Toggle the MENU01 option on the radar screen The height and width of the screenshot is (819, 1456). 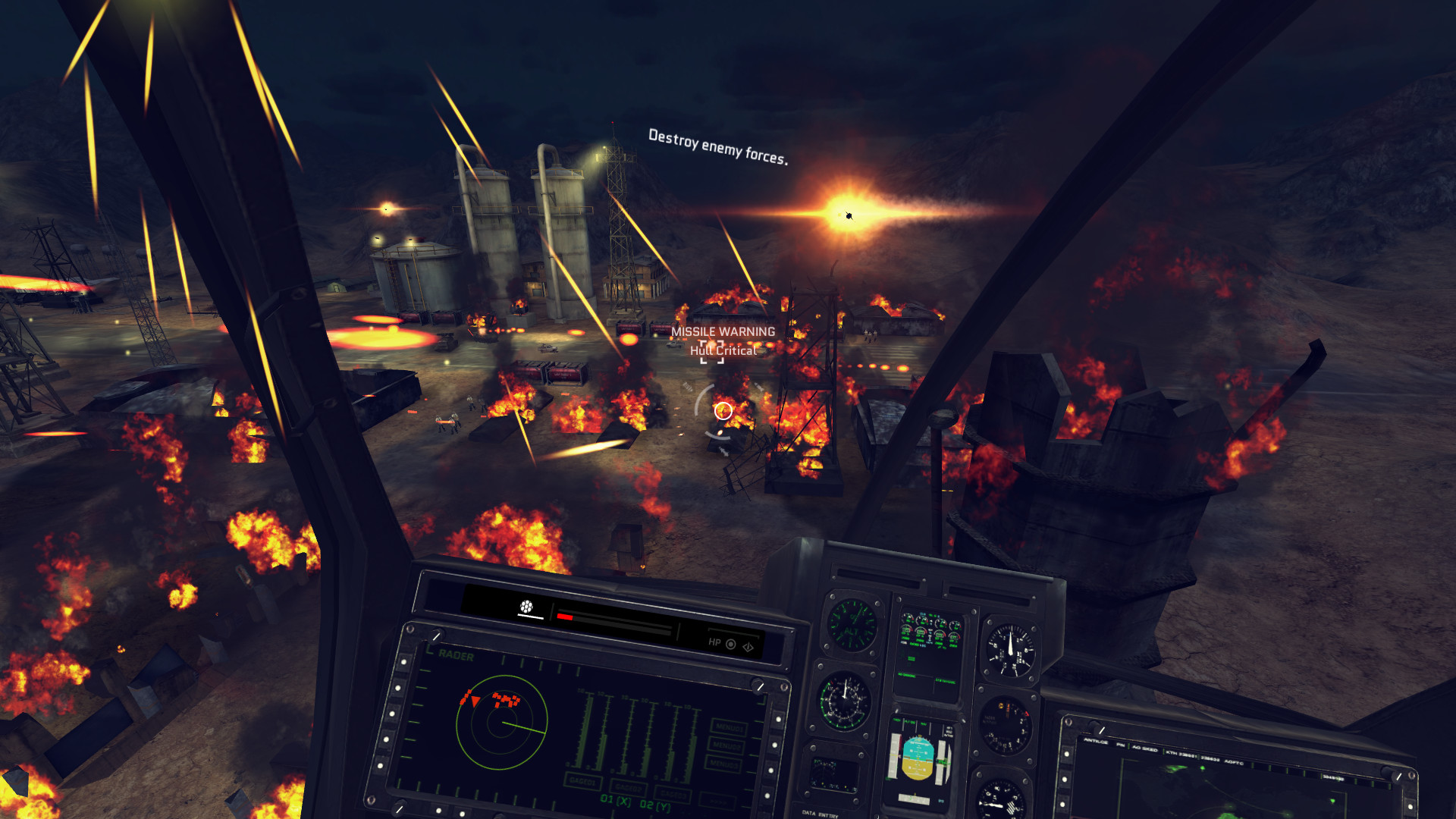730,727
